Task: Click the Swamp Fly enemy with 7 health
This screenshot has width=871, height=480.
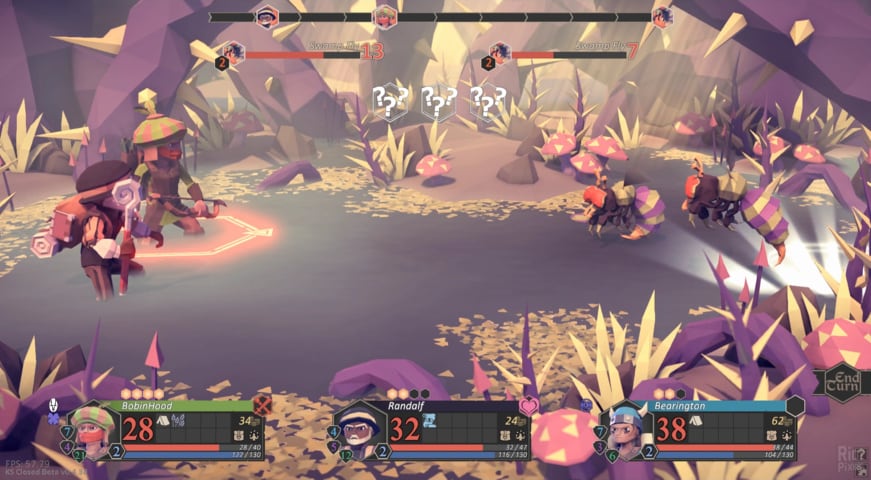Action: point(737,204)
